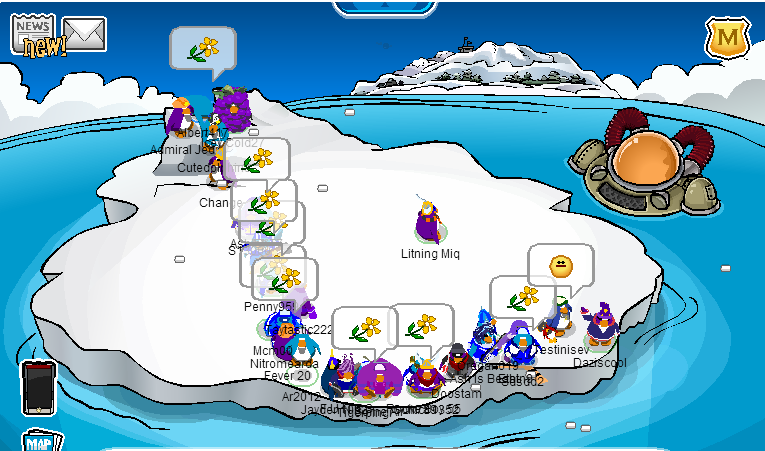765x451 pixels.
Task: Check the mail envelope icon
Action: [x=84, y=35]
